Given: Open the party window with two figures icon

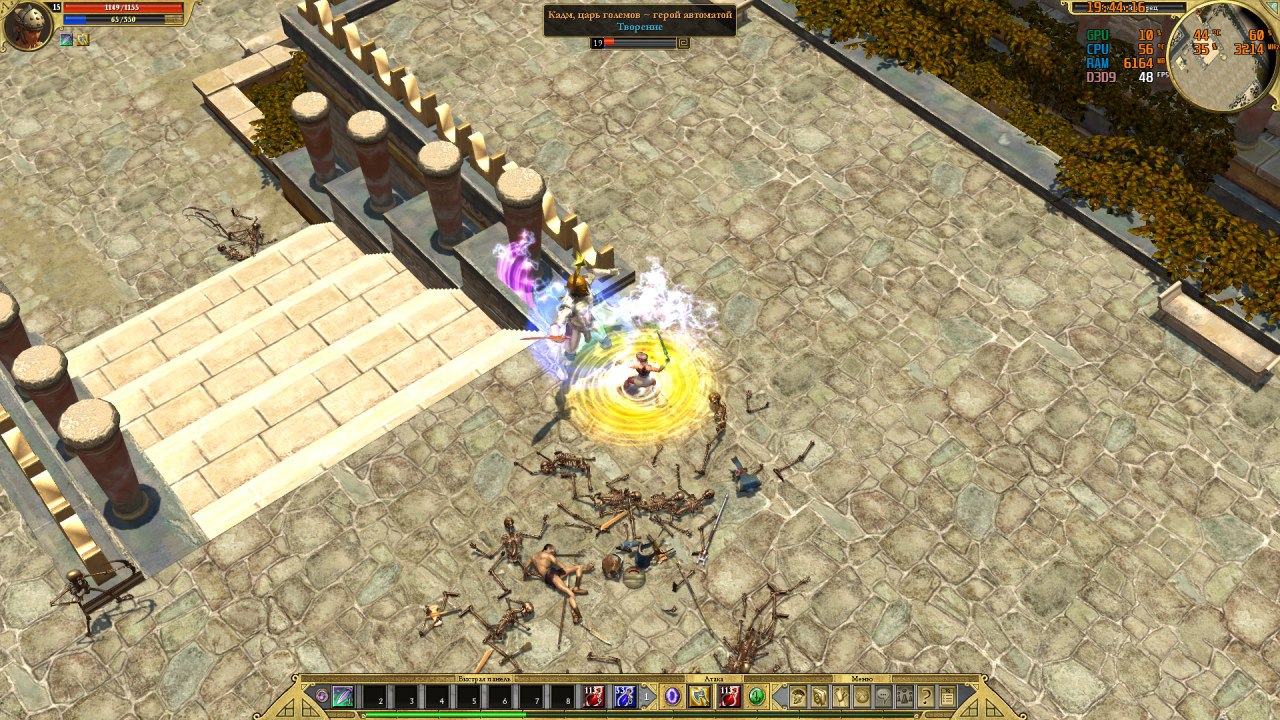Looking at the screenshot, I should click(904, 697).
